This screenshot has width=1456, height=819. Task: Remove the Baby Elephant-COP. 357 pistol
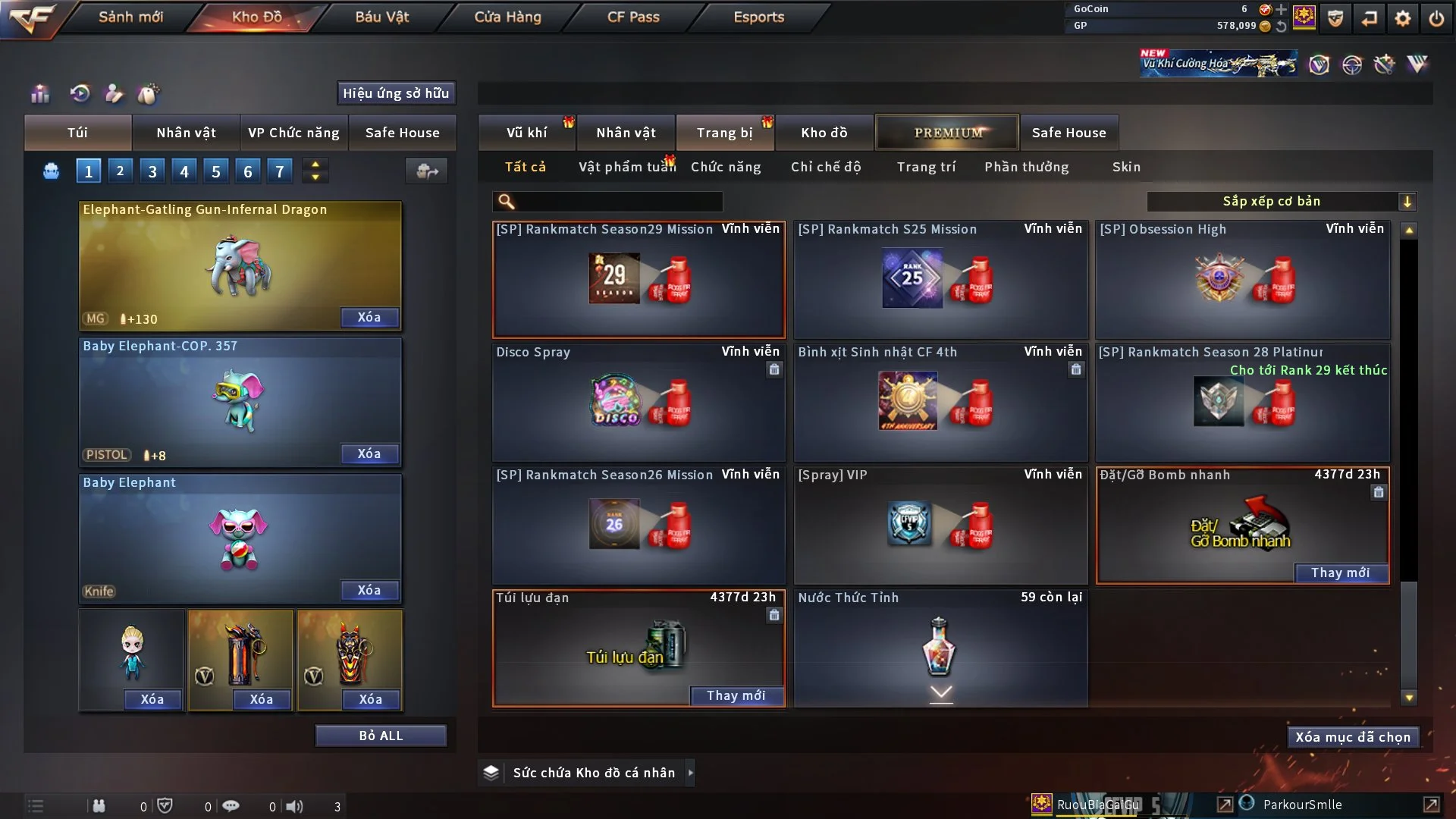point(369,454)
